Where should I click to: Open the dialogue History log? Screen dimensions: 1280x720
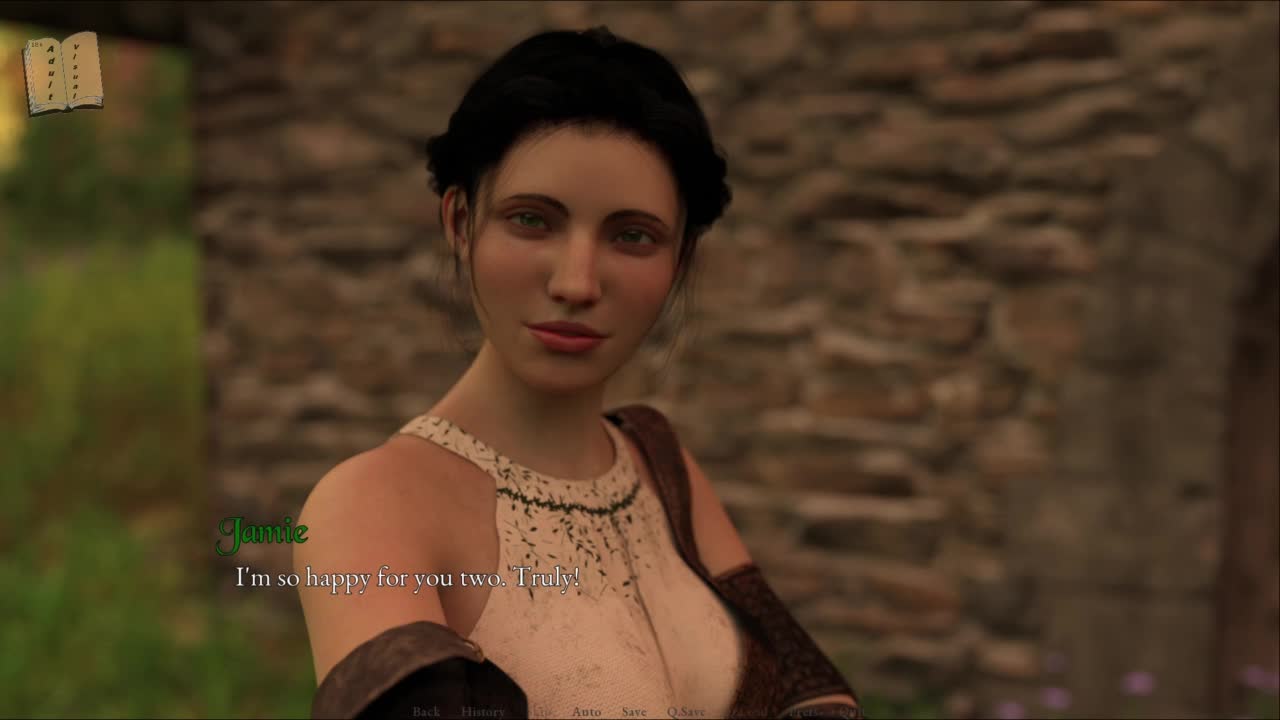(x=483, y=712)
